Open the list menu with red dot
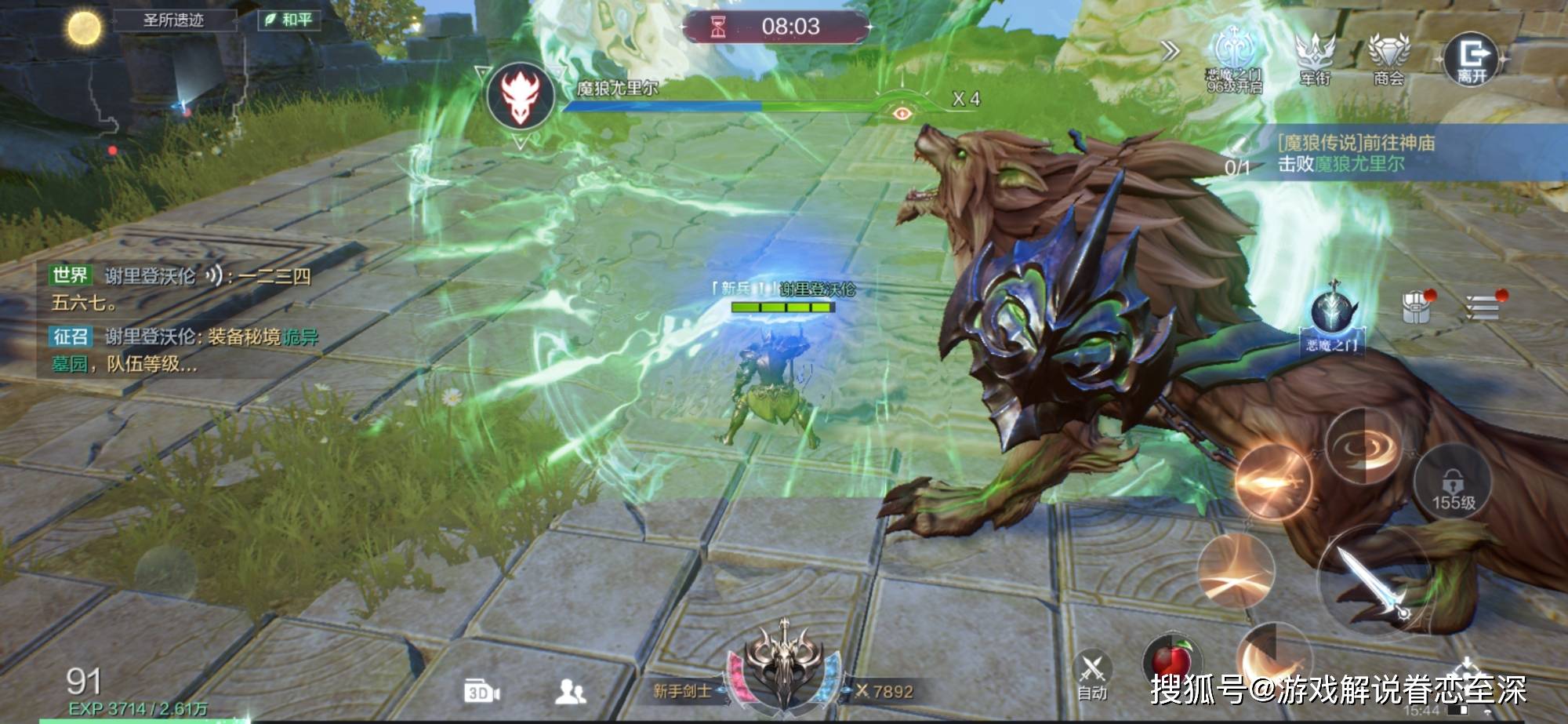 (x=1482, y=307)
